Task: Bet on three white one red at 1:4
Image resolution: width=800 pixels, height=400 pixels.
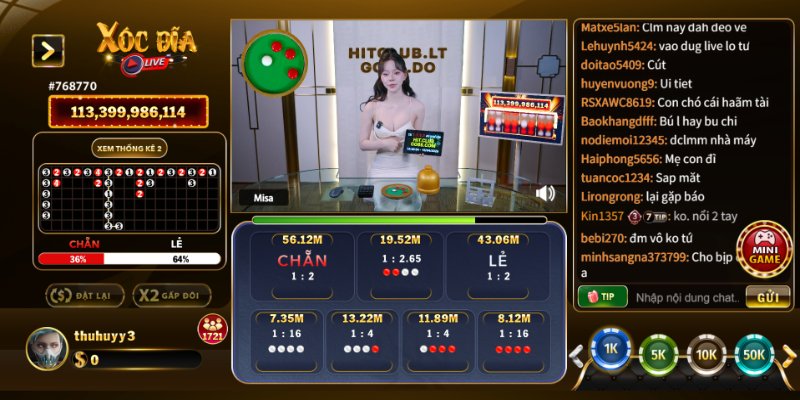Action: click(362, 339)
